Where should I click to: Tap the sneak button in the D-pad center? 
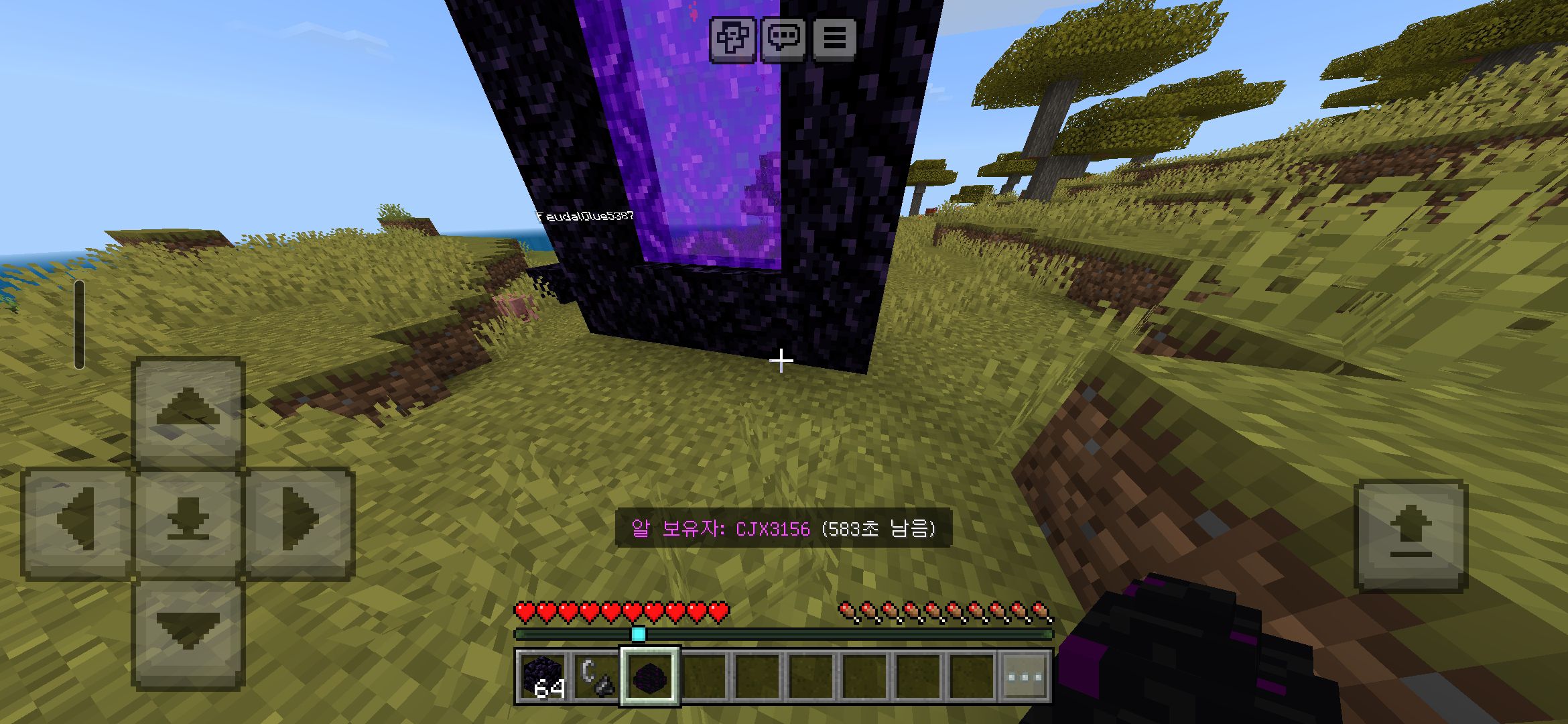pyautogui.click(x=188, y=522)
